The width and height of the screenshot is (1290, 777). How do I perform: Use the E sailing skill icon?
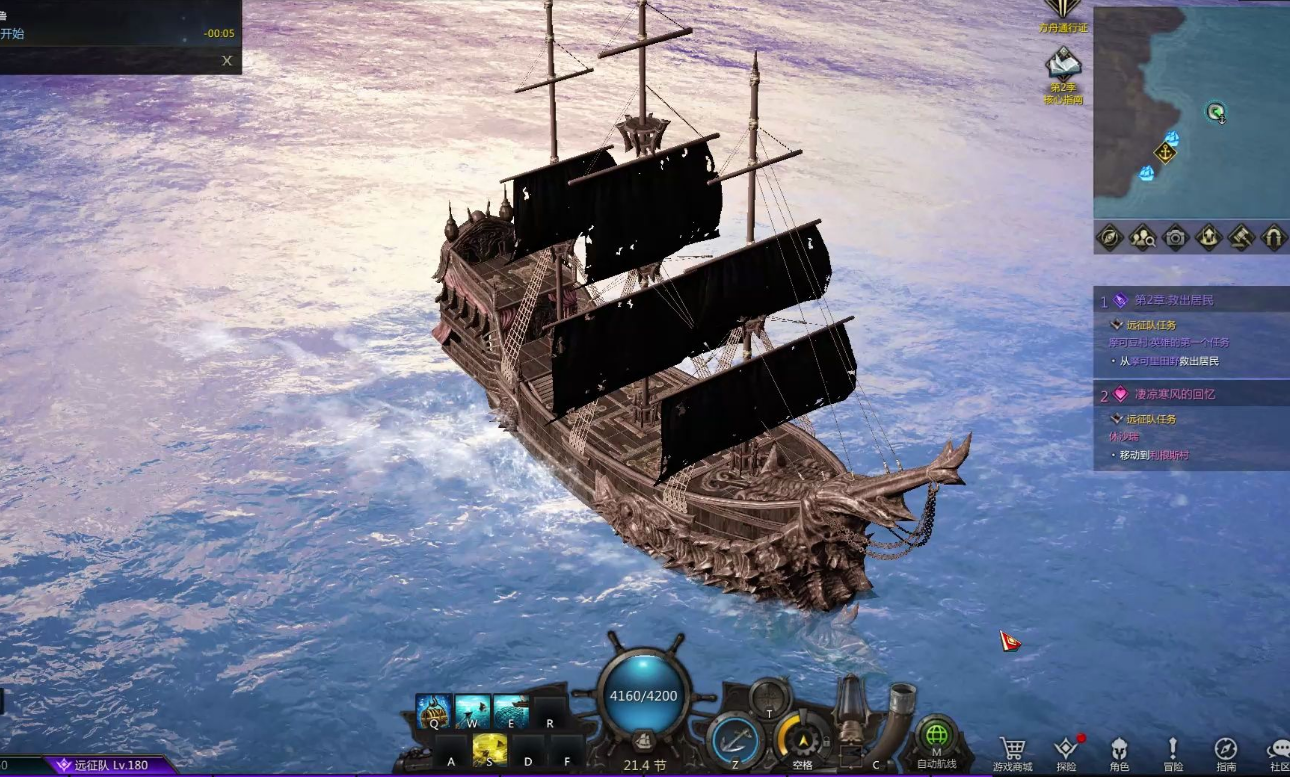pyautogui.click(x=510, y=712)
